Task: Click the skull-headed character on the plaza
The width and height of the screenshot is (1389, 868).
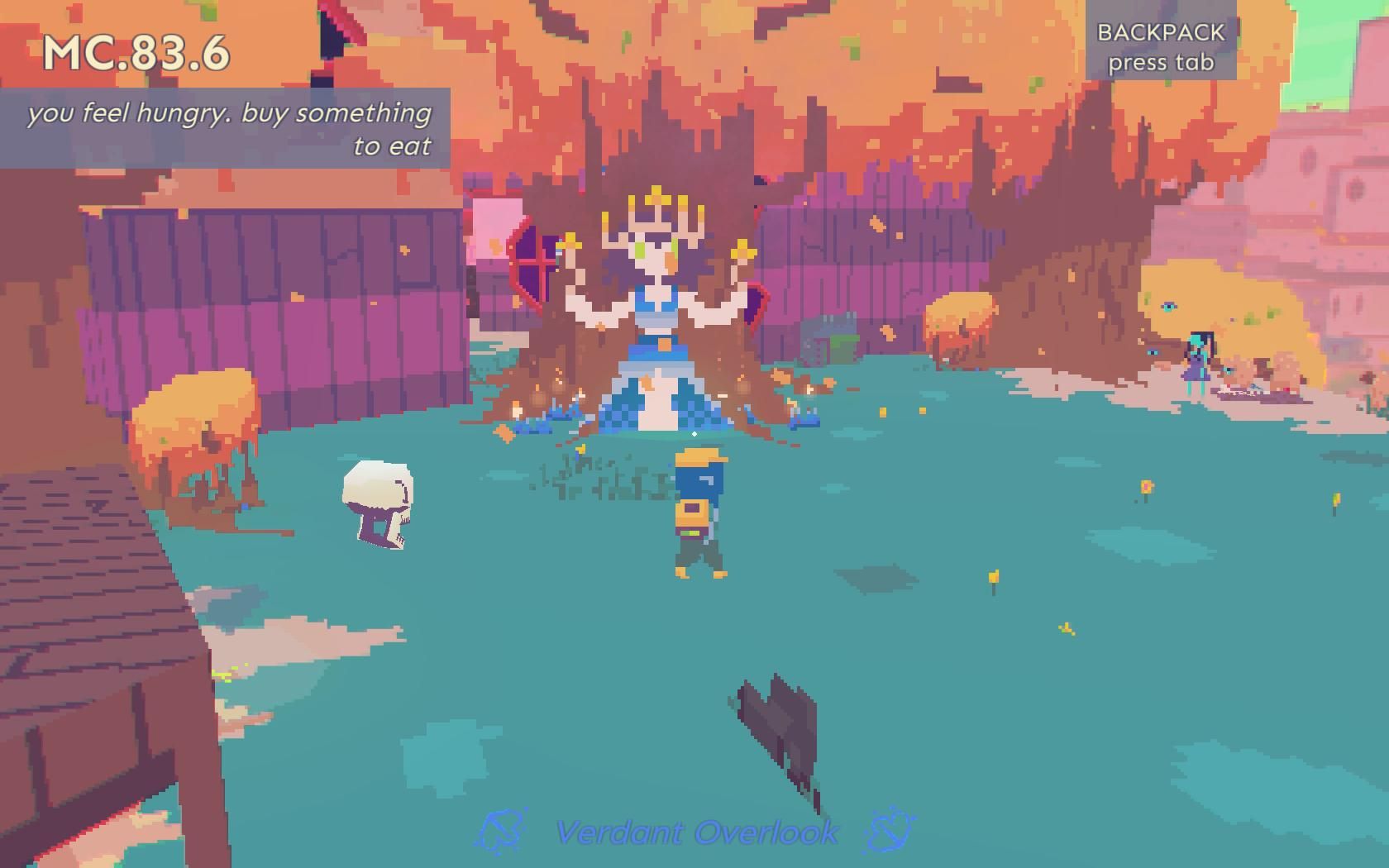Action: pos(377,504)
